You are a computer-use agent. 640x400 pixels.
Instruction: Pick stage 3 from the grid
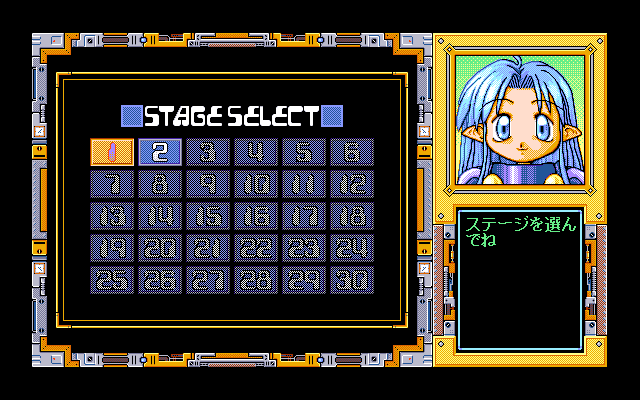coord(207,152)
